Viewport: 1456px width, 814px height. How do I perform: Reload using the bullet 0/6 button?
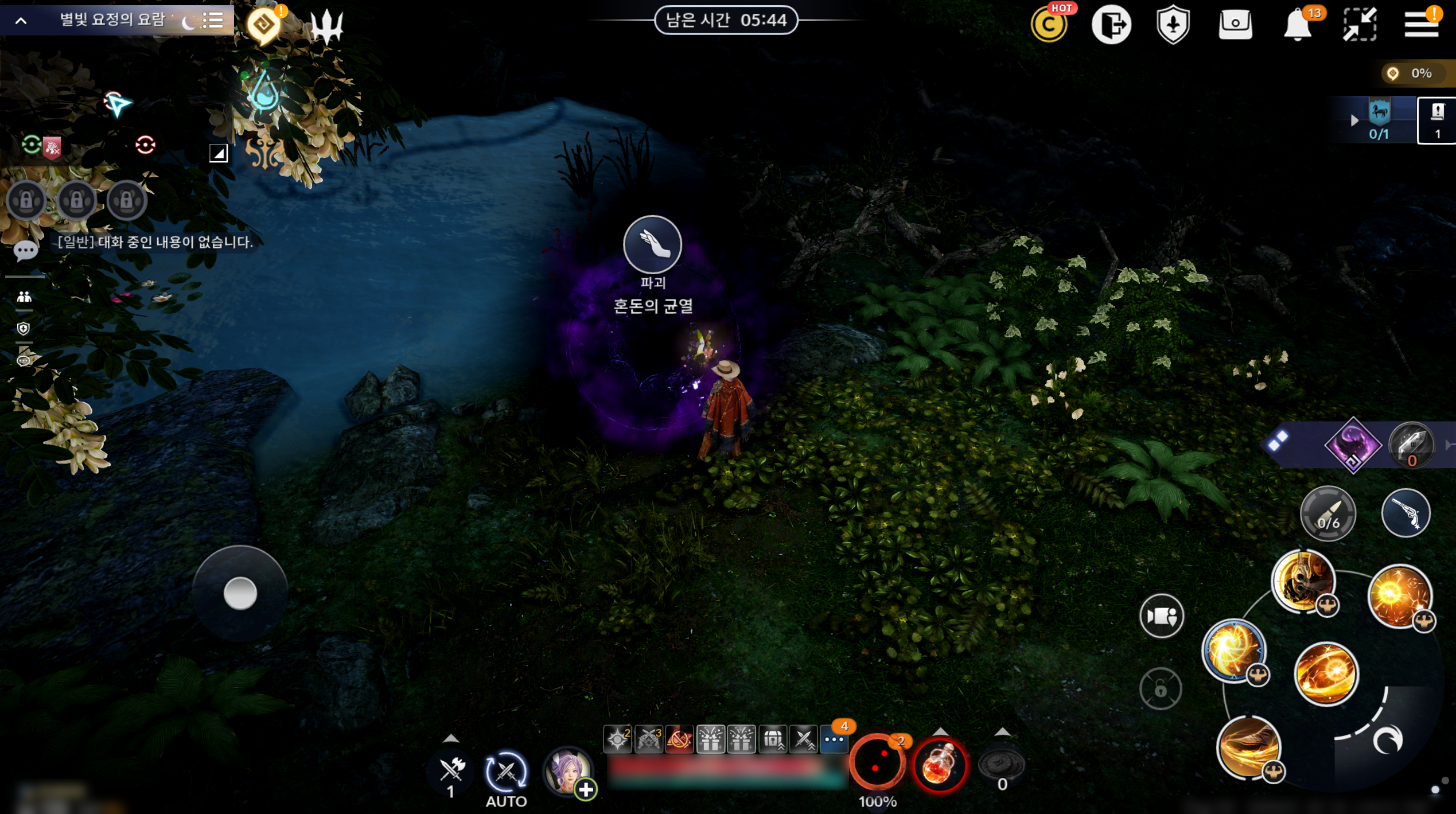(x=1327, y=513)
